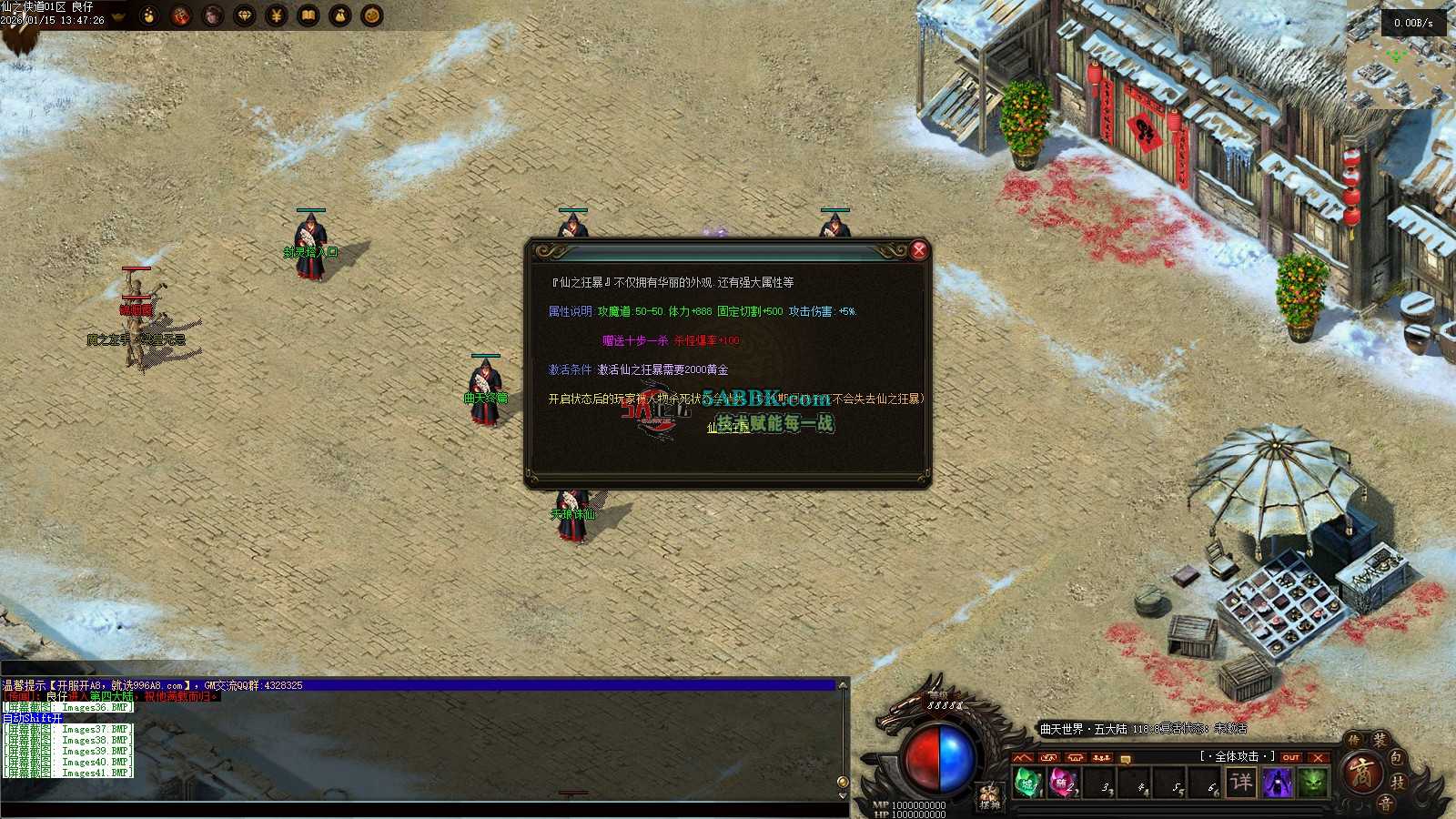The image size is (1456, 819).
Task: Open the 包 bag button
Action: click(x=1397, y=758)
